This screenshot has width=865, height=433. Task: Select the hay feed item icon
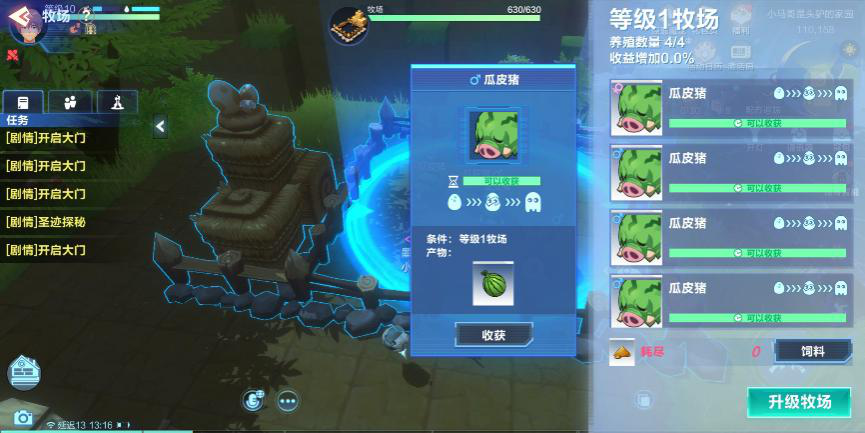(x=622, y=352)
